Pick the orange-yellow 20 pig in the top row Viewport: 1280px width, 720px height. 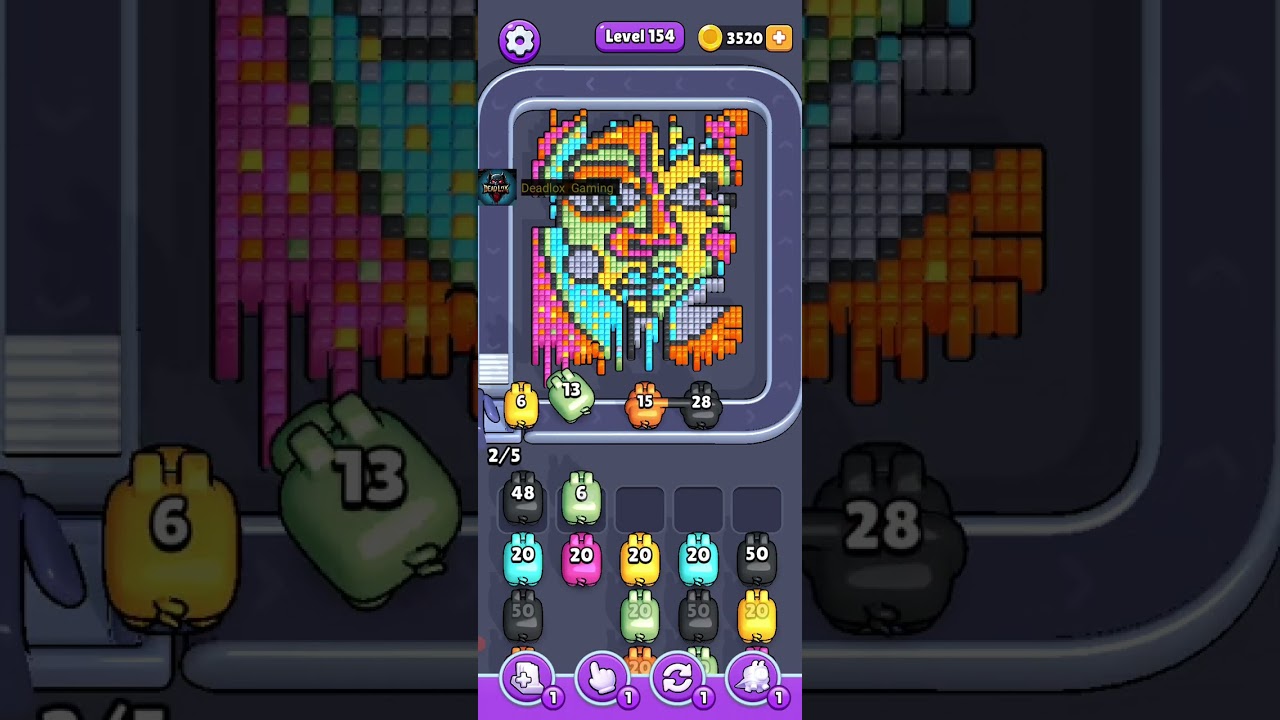coord(640,559)
